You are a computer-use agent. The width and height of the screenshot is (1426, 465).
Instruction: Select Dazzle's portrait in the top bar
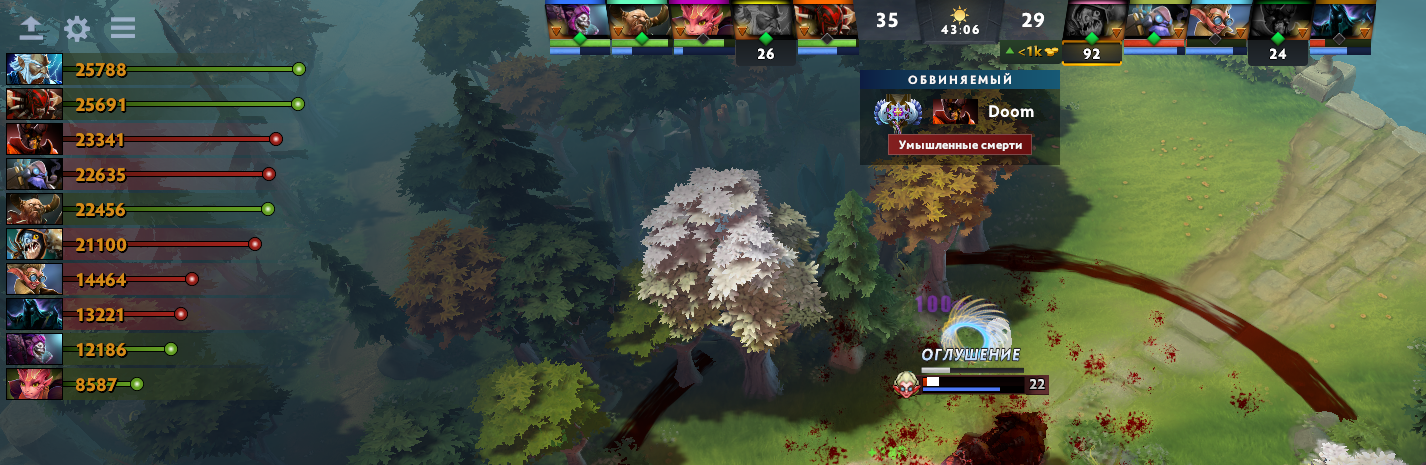click(577, 22)
